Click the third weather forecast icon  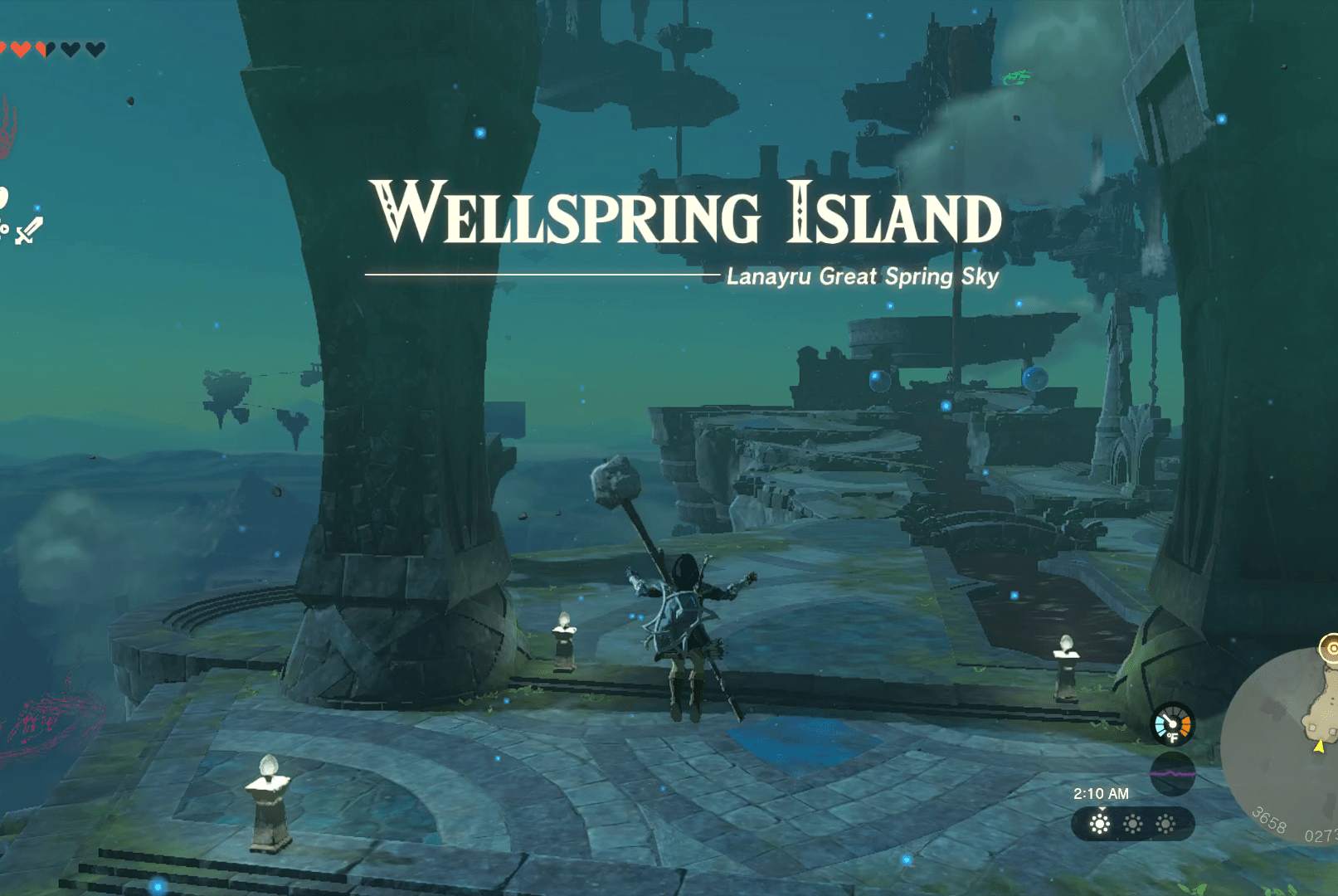click(1165, 823)
